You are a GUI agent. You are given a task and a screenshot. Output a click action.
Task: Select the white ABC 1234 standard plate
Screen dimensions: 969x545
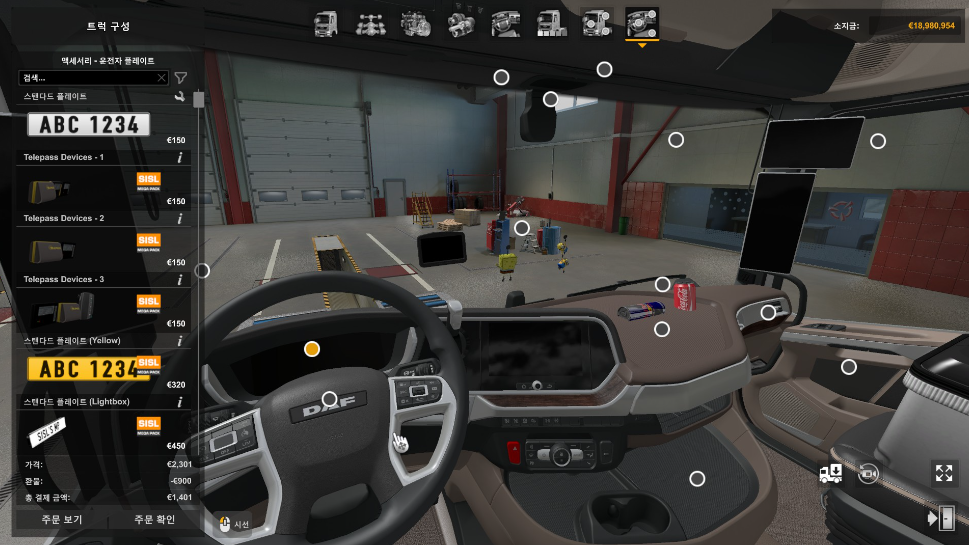click(x=88, y=125)
